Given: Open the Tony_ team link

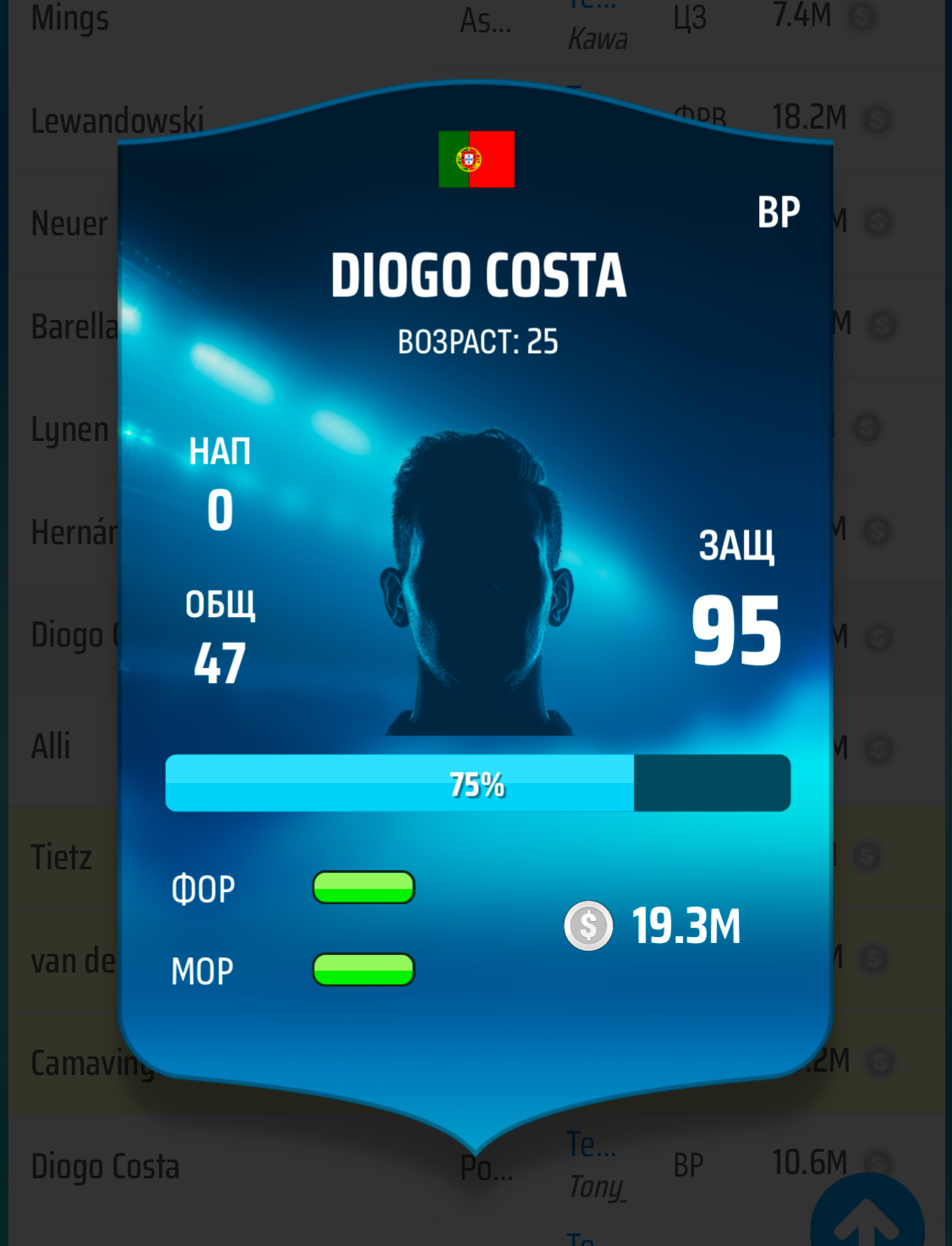Looking at the screenshot, I should click(x=597, y=1187).
